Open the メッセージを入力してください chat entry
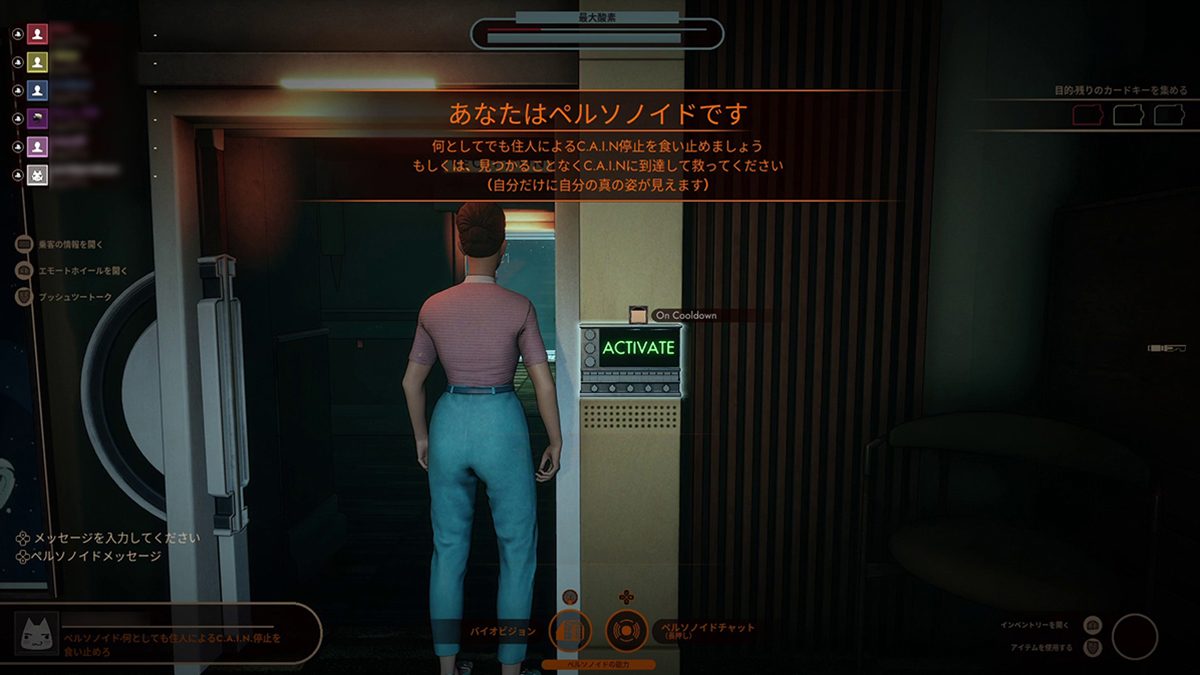 point(110,538)
